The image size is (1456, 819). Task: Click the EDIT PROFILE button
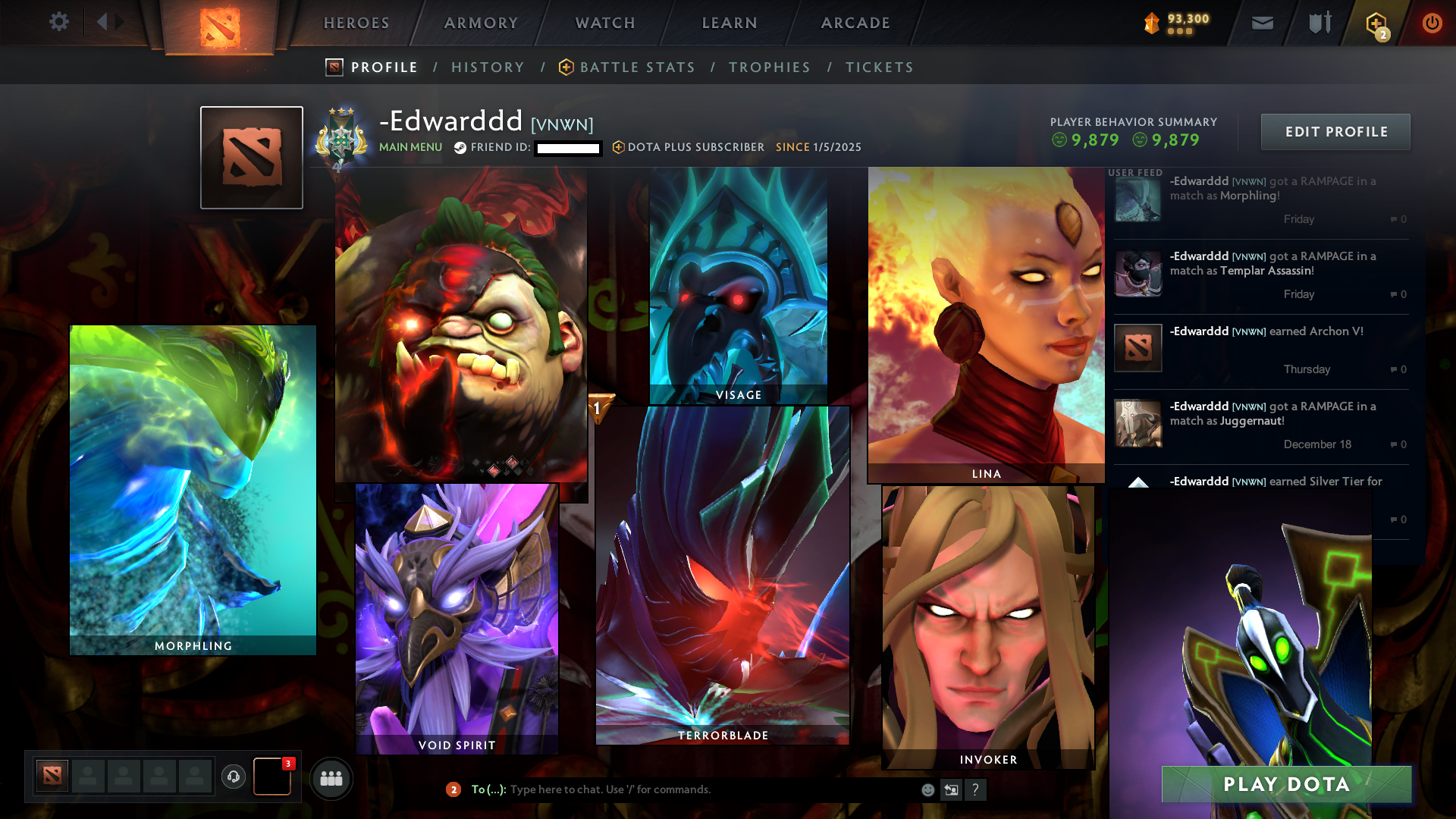(x=1335, y=131)
